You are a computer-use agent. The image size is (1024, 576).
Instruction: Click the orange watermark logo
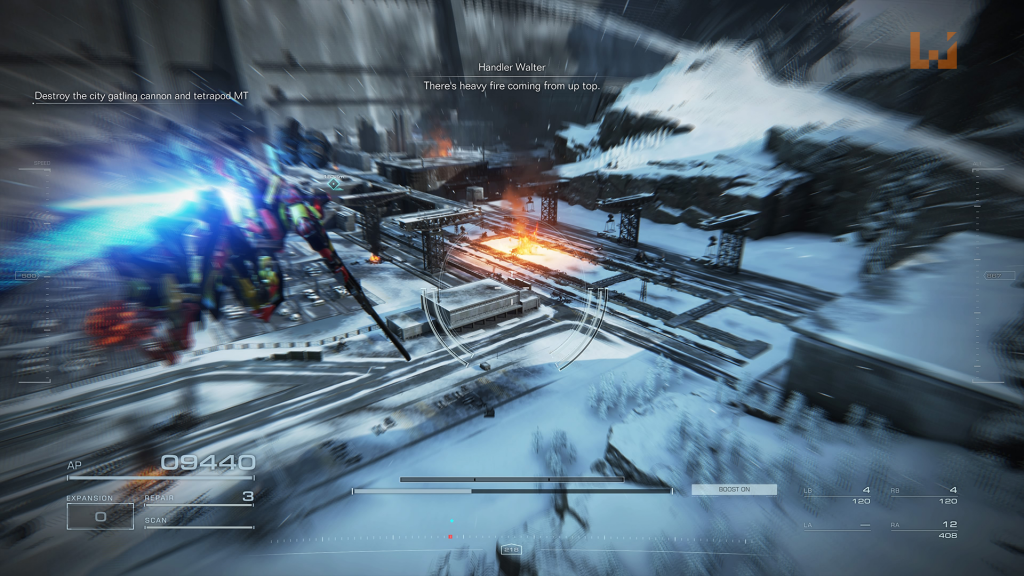coord(933,51)
